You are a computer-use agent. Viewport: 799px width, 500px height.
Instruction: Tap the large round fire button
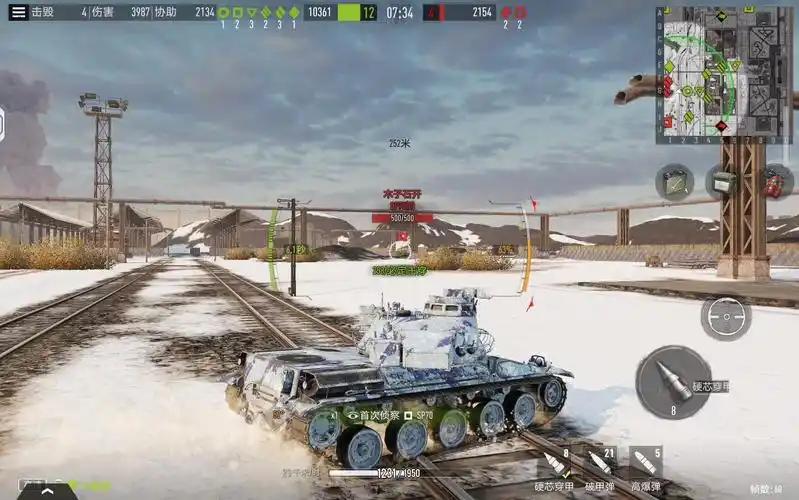[x=672, y=382]
